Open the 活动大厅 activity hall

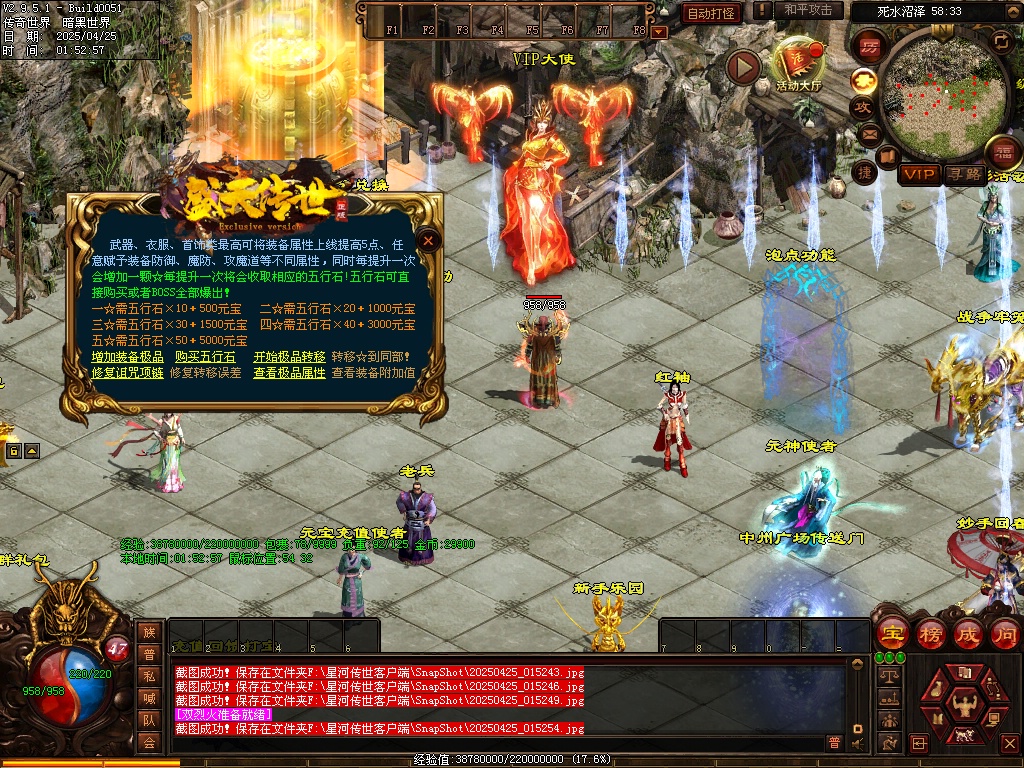click(797, 64)
